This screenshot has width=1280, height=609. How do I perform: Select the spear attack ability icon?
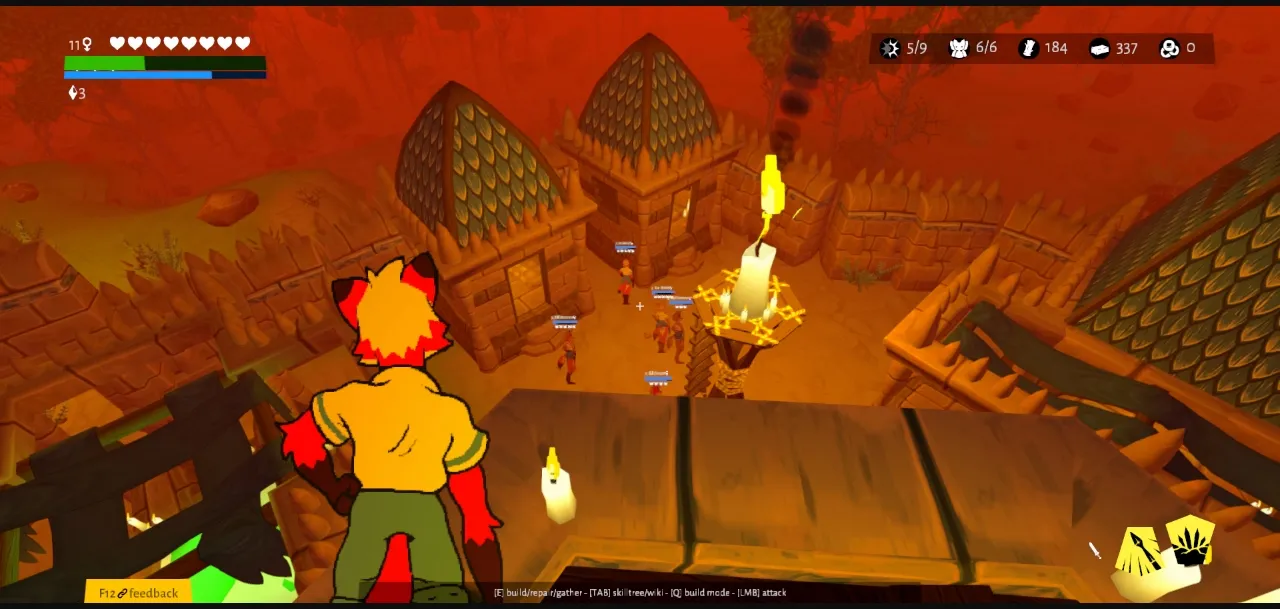1138,554
